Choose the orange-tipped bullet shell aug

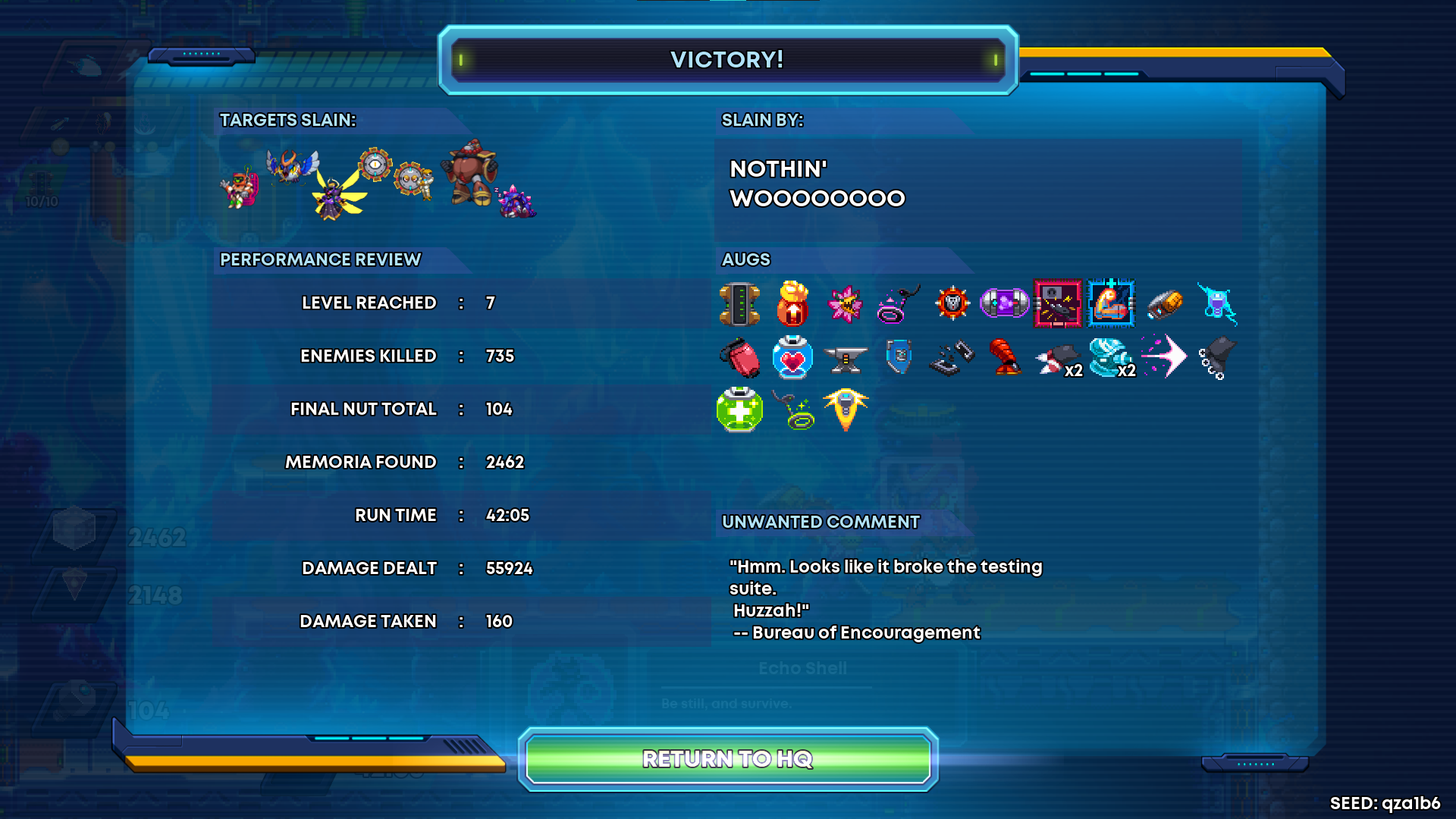coord(1164,304)
